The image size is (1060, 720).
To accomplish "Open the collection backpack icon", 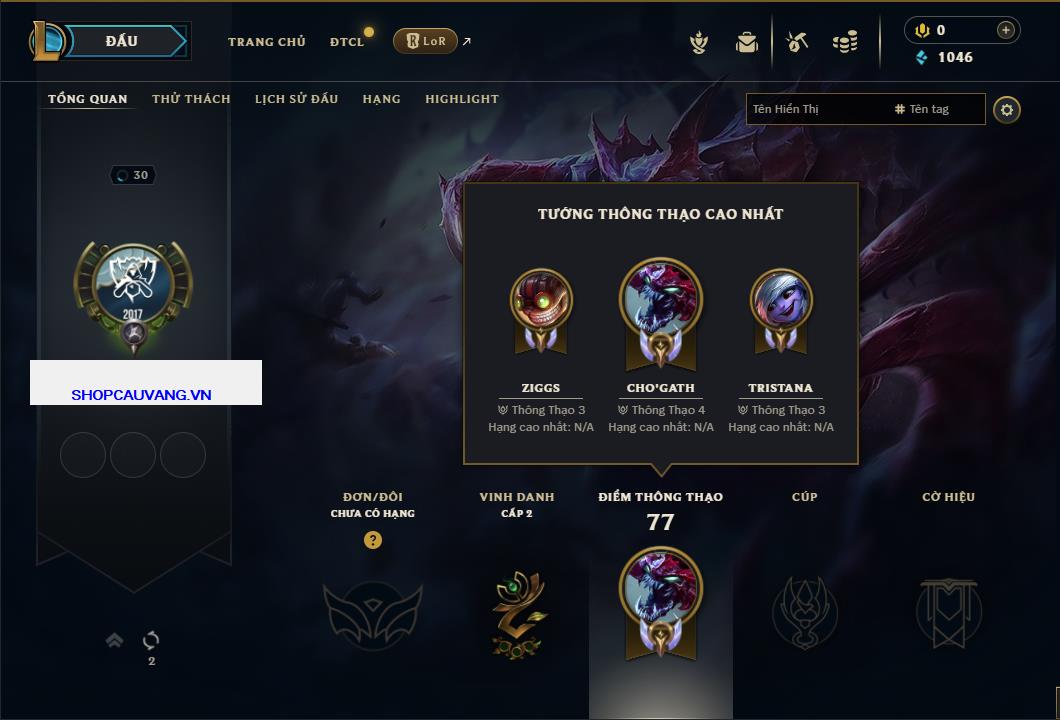I will (x=746, y=42).
